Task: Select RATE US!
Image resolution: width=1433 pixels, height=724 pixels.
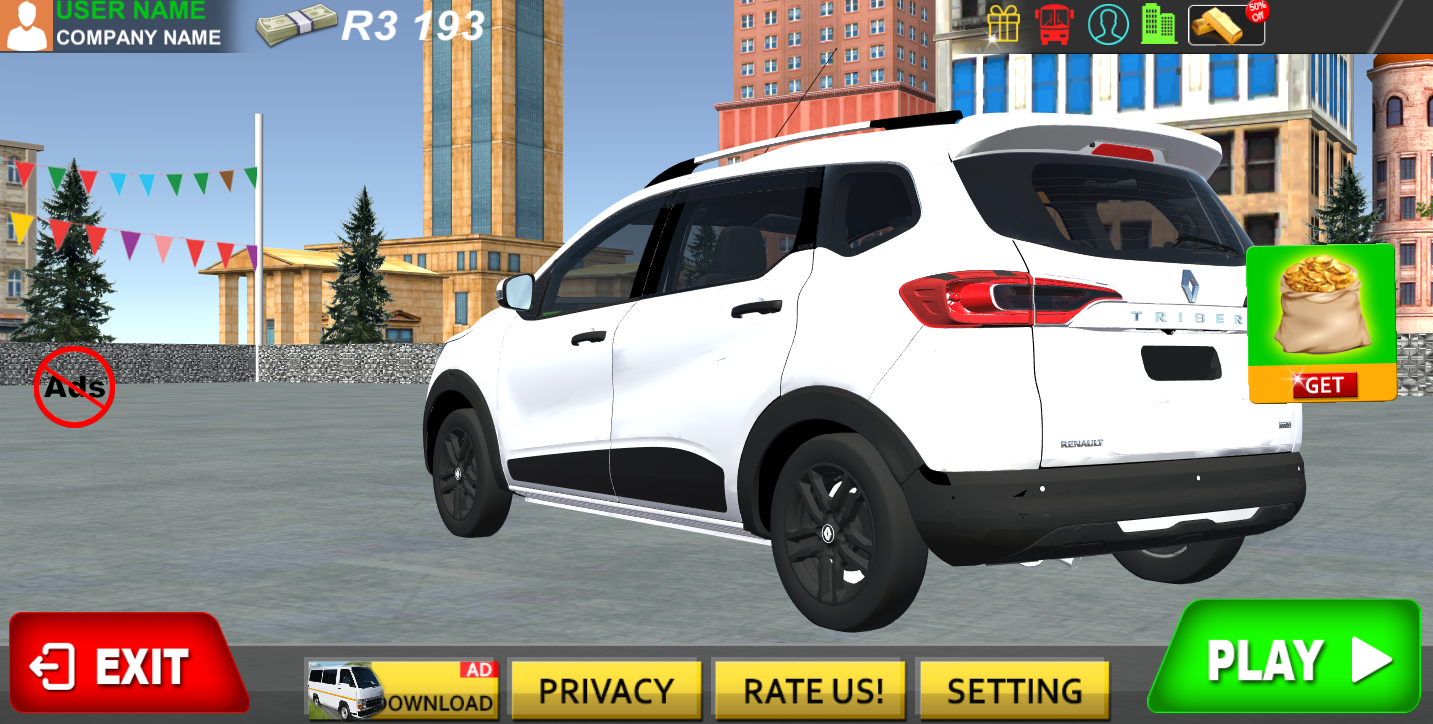Action: point(808,689)
